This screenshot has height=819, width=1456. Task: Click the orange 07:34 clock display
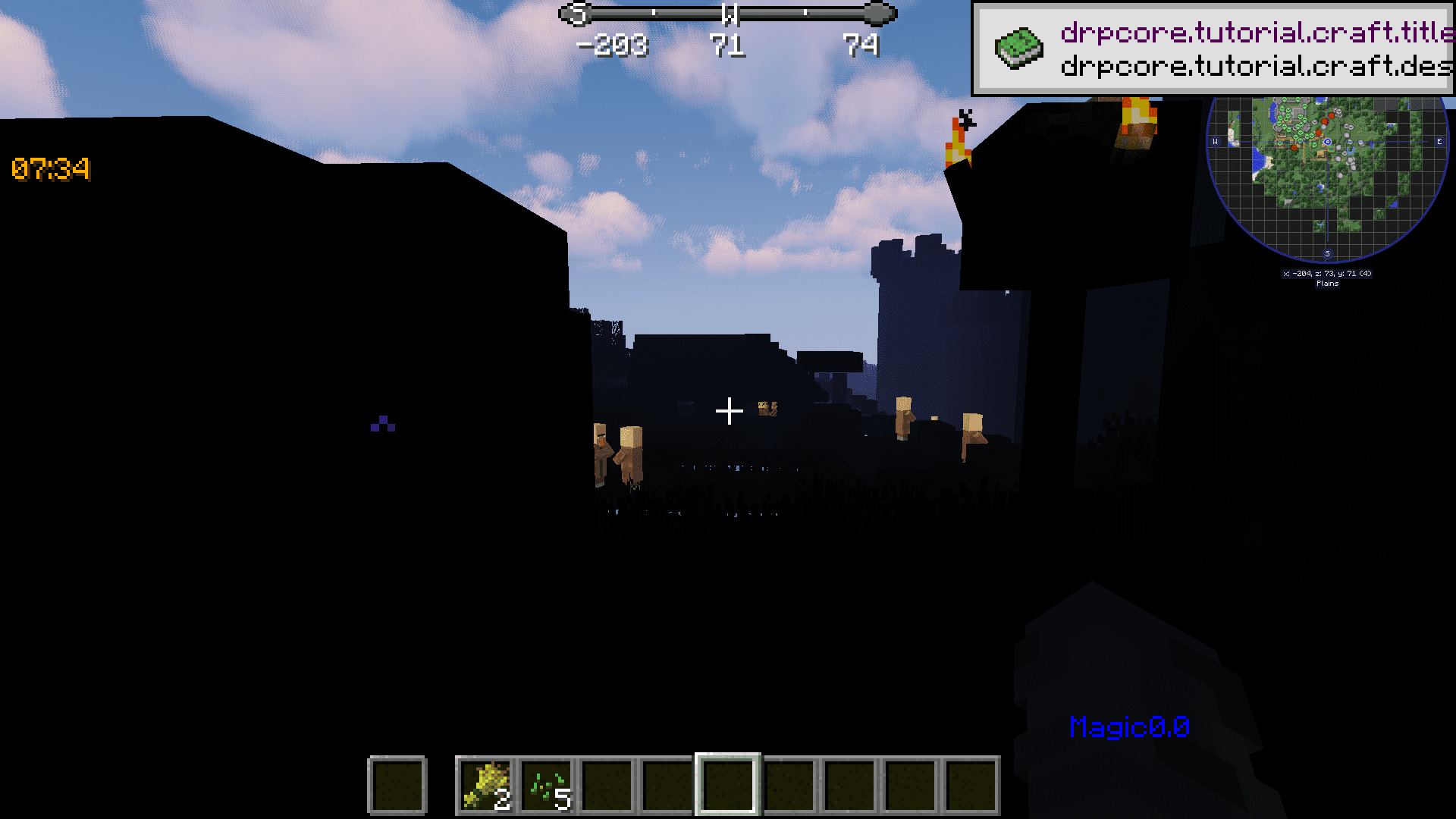point(50,170)
